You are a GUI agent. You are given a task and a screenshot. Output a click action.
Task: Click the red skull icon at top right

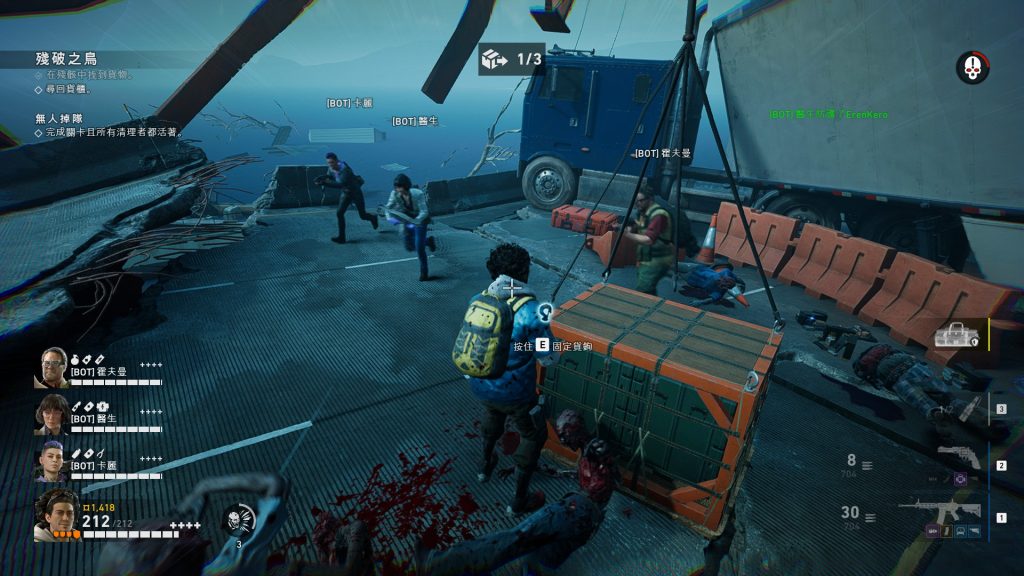[x=971, y=68]
